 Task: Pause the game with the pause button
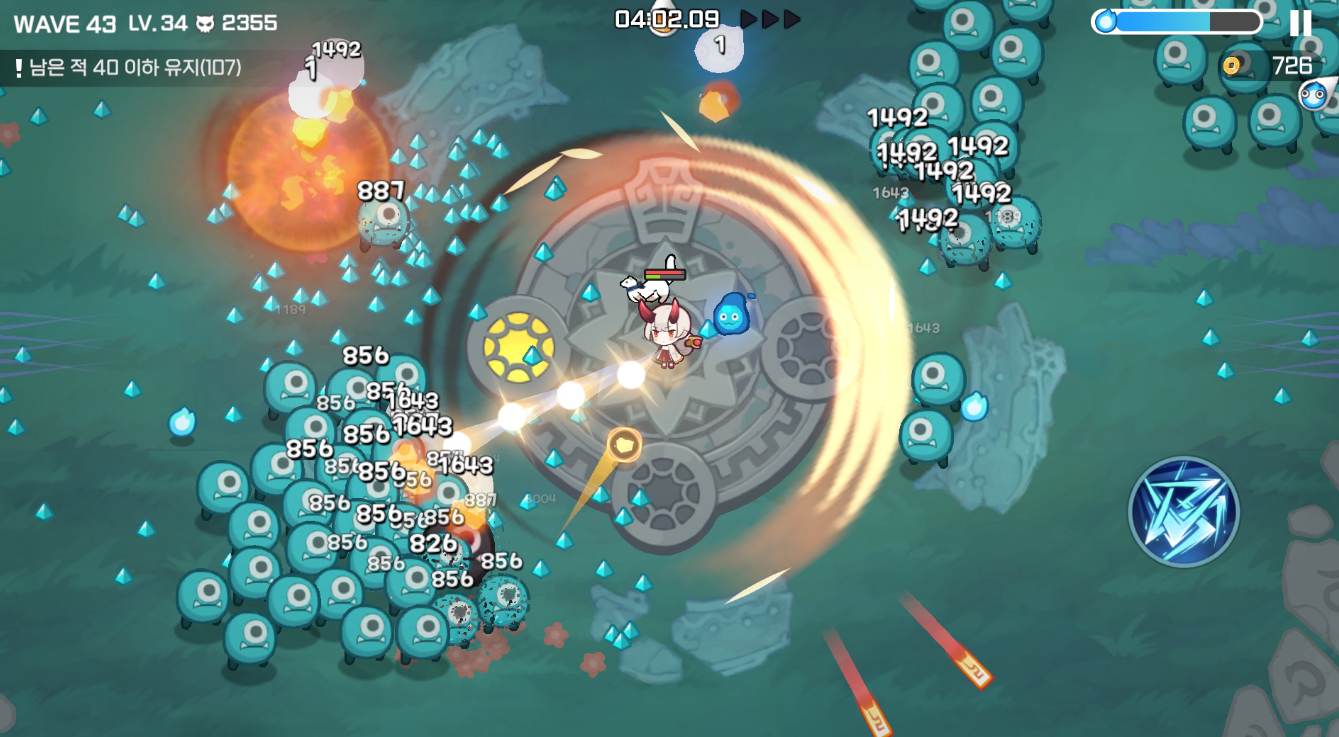[1301, 22]
